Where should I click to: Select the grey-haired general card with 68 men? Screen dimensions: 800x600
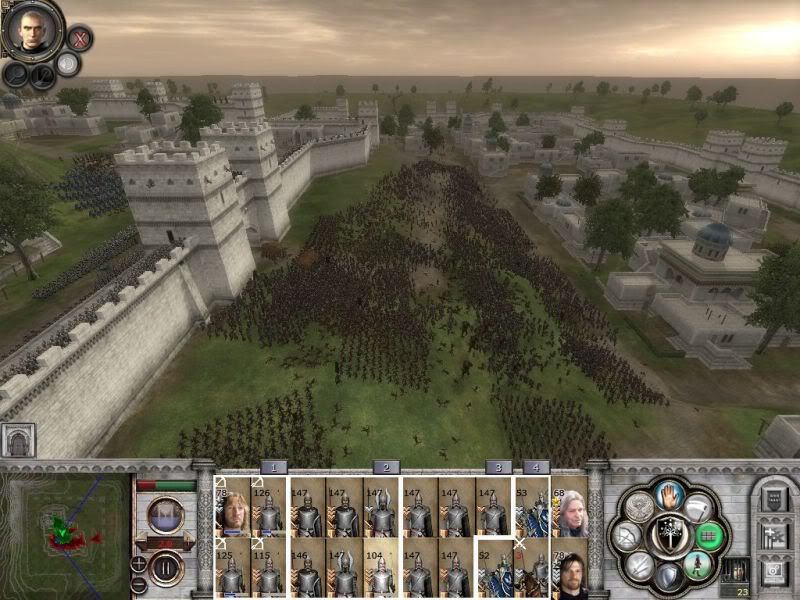tap(569, 508)
